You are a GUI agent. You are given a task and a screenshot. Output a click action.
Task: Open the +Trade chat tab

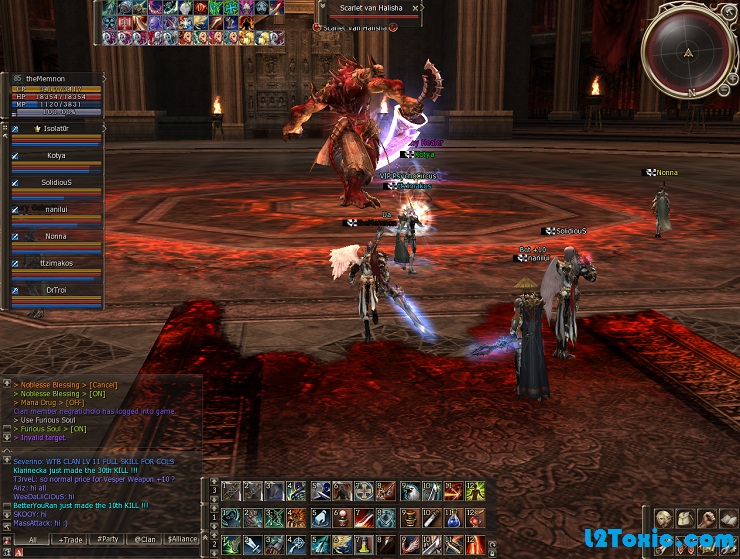tap(71, 539)
